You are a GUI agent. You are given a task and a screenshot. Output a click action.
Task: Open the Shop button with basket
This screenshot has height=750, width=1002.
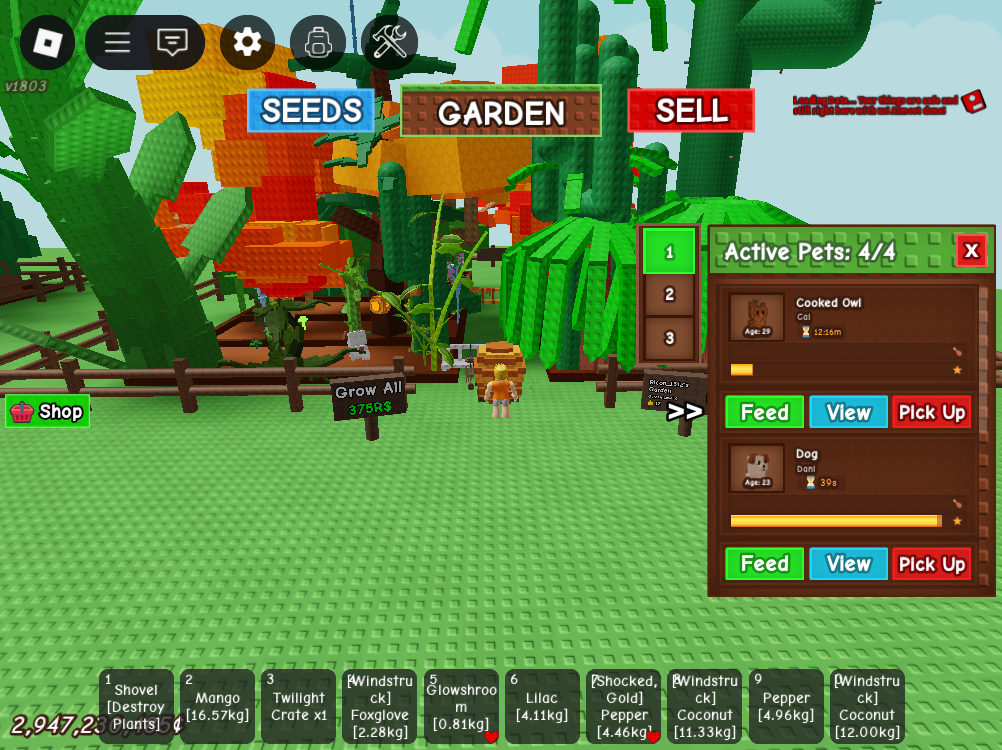pyautogui.click(x=47, y=411)
